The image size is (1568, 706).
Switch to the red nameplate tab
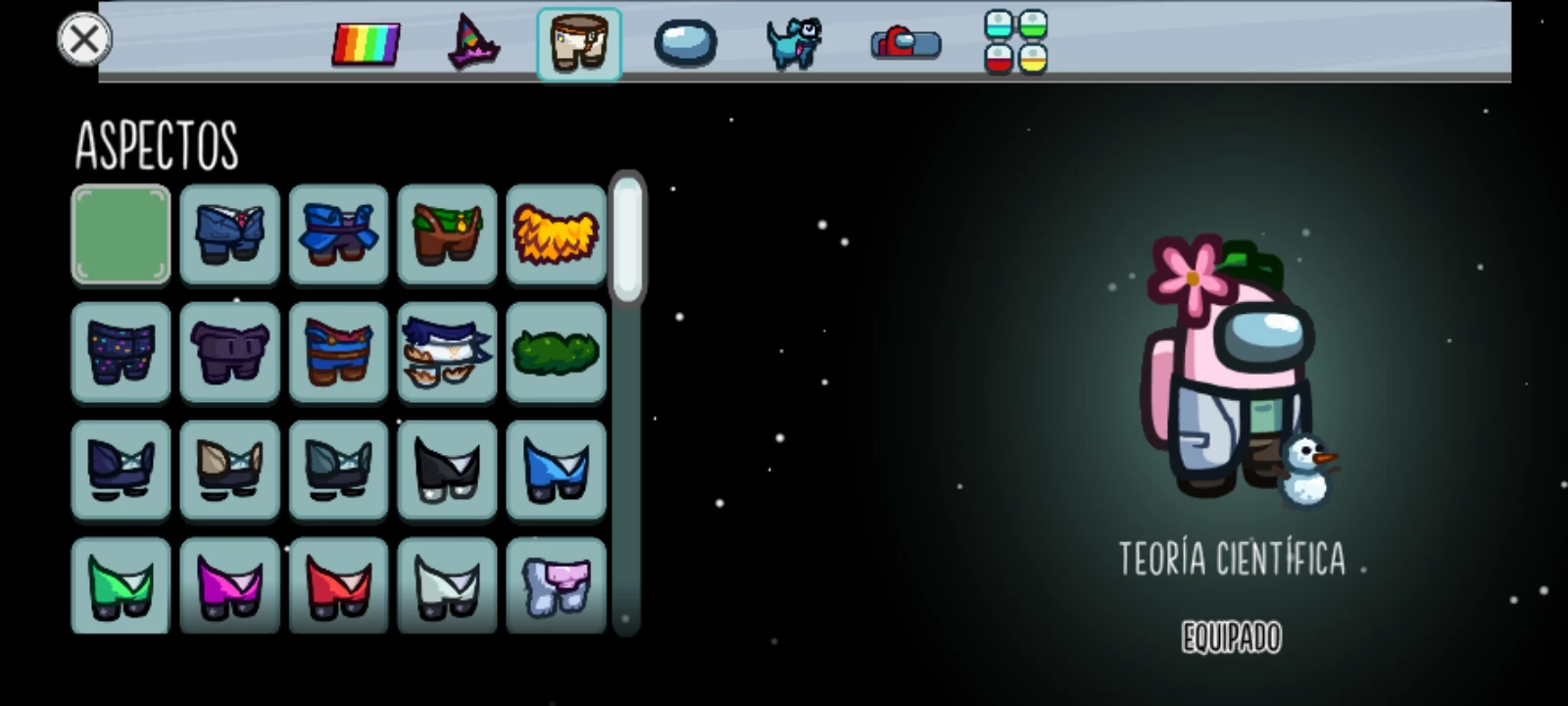pyautogui.click(x=906, y=44)
